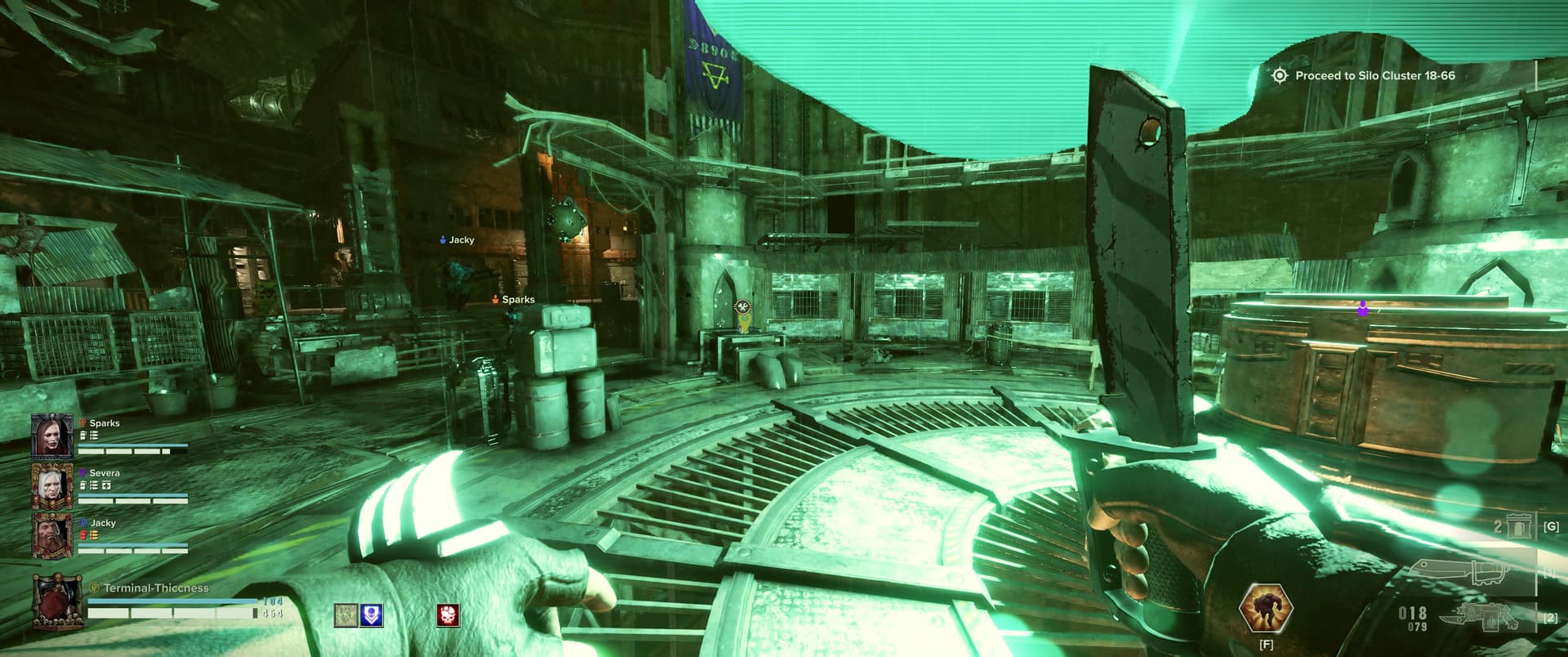Select the yellow objective waypoint marker
This screenshot has height=657, width=1568.
click(742, 308)
